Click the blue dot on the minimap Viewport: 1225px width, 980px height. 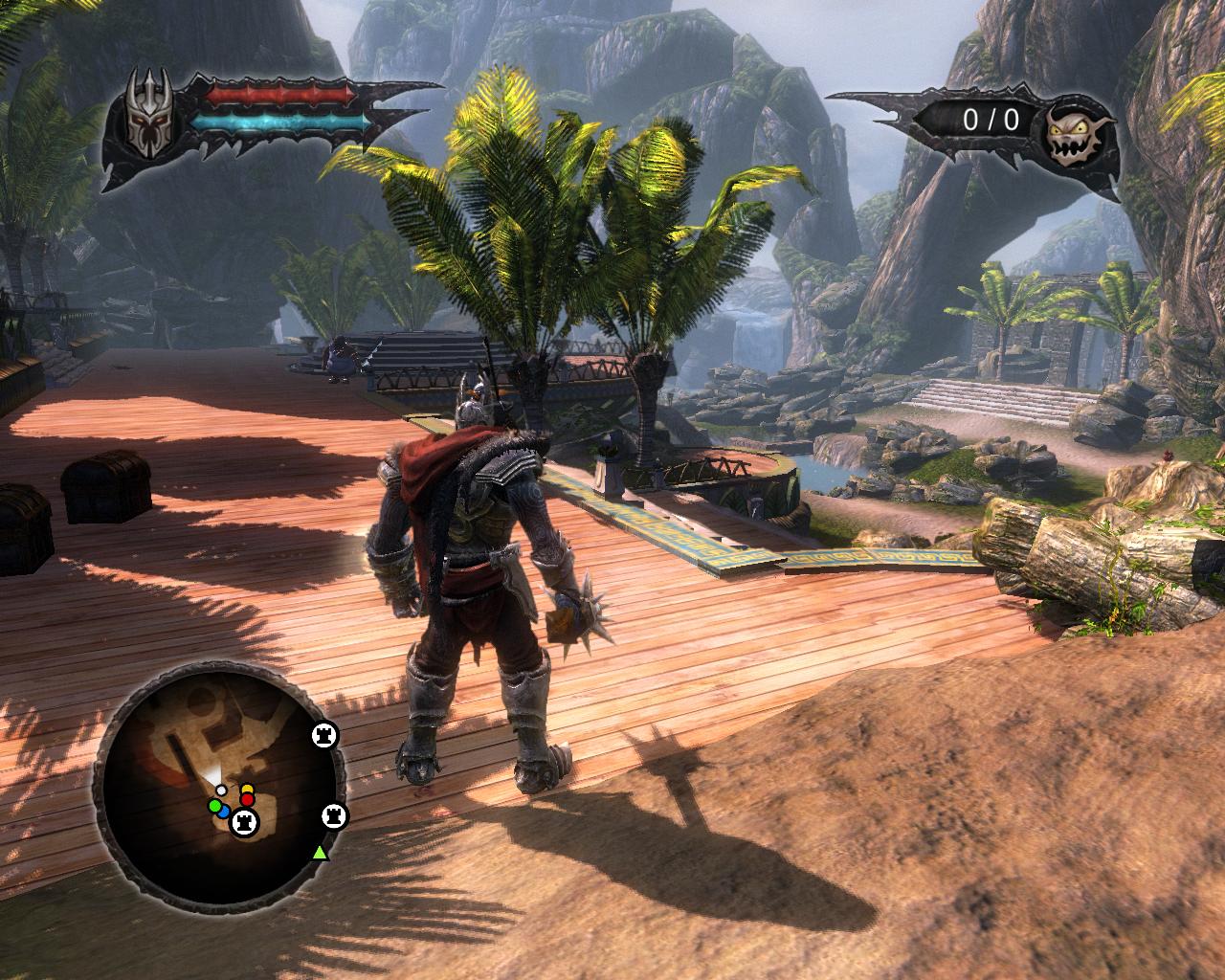[x=223, y=812]
